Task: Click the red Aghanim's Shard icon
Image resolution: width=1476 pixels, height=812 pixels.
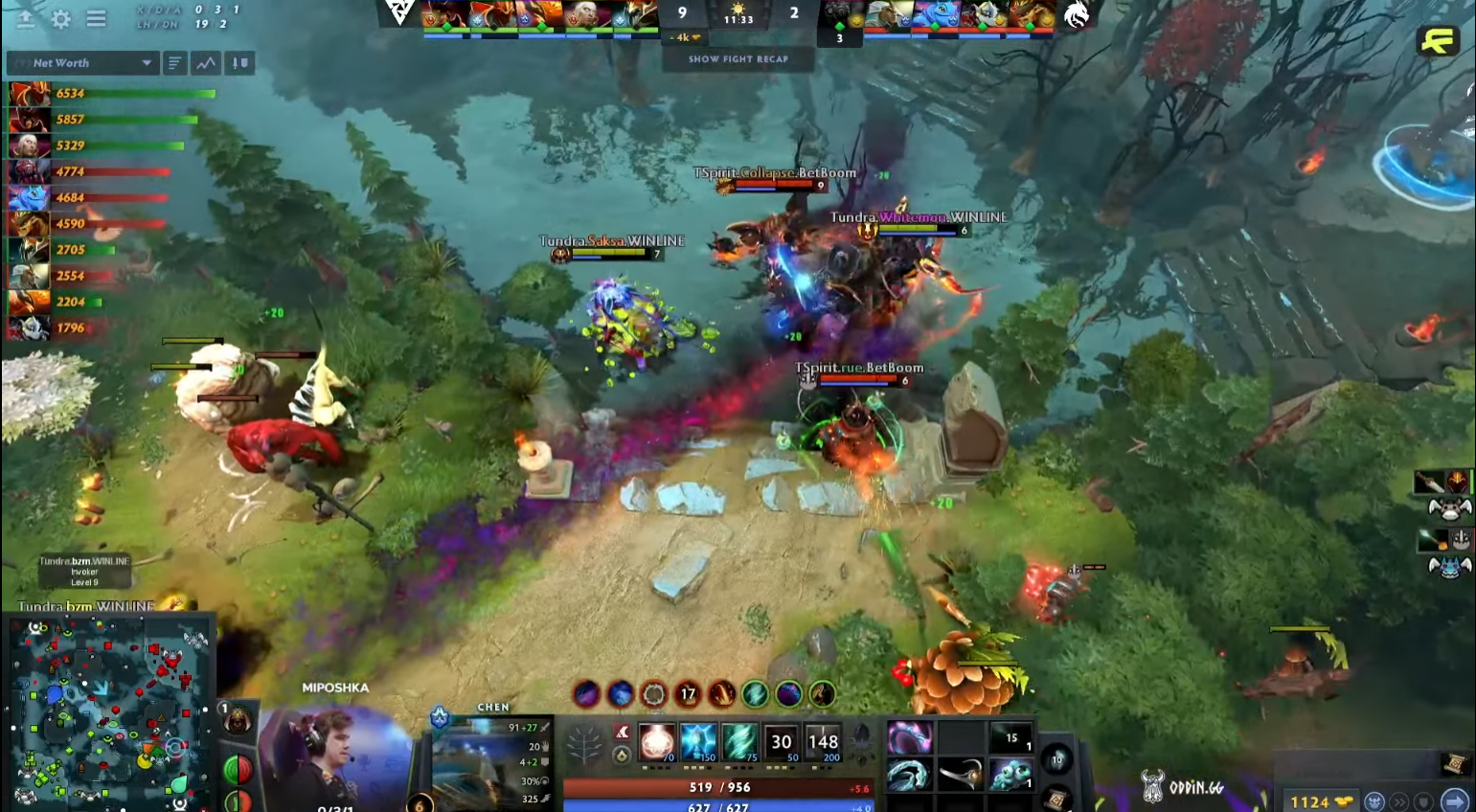Action: [623, 733]
